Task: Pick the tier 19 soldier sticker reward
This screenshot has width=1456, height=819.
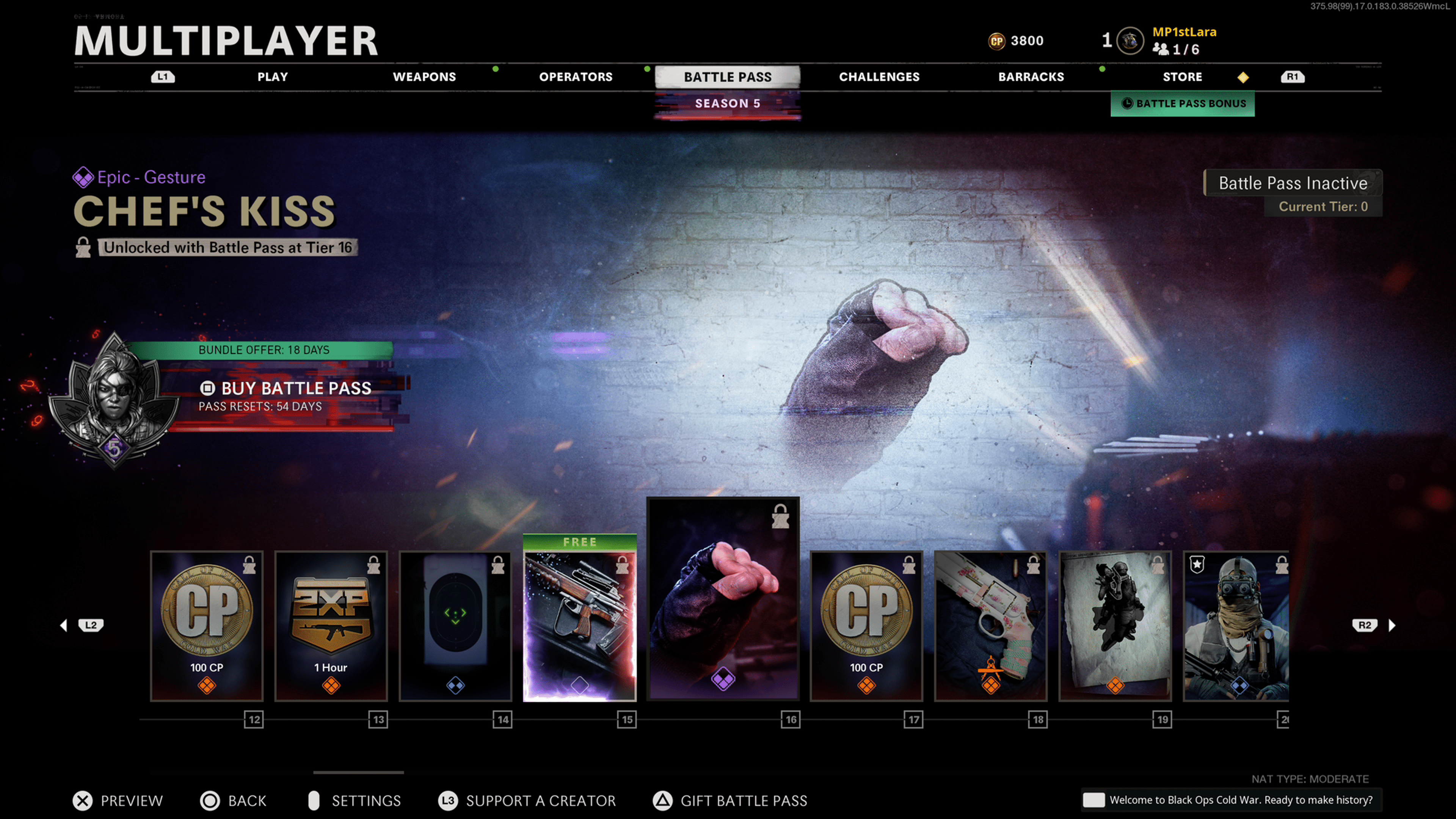Action: [x=1115, y=626]
